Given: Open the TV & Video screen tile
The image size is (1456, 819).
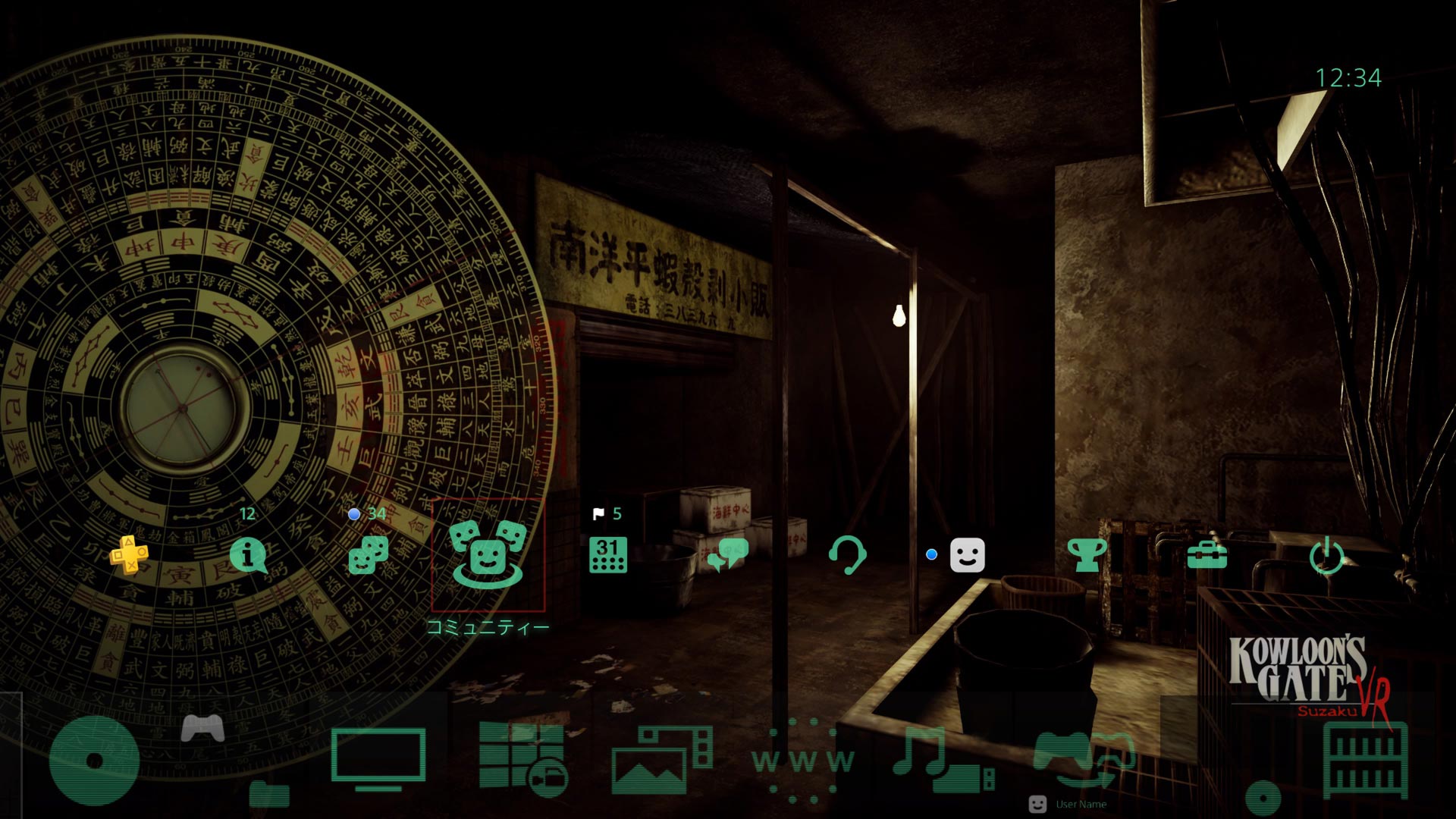Looking at the screenshot, I should pyautogui.click(x=378, y=758).
